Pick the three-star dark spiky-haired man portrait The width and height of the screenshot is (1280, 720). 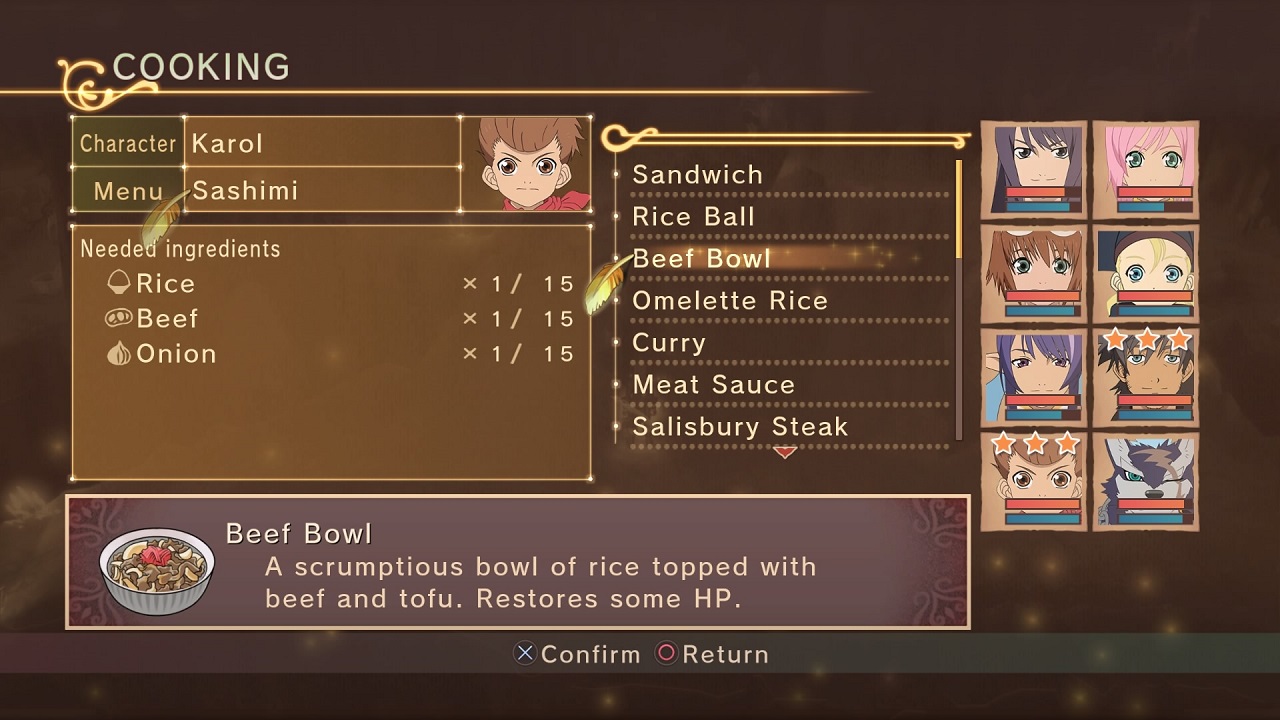coord(1145,378)
